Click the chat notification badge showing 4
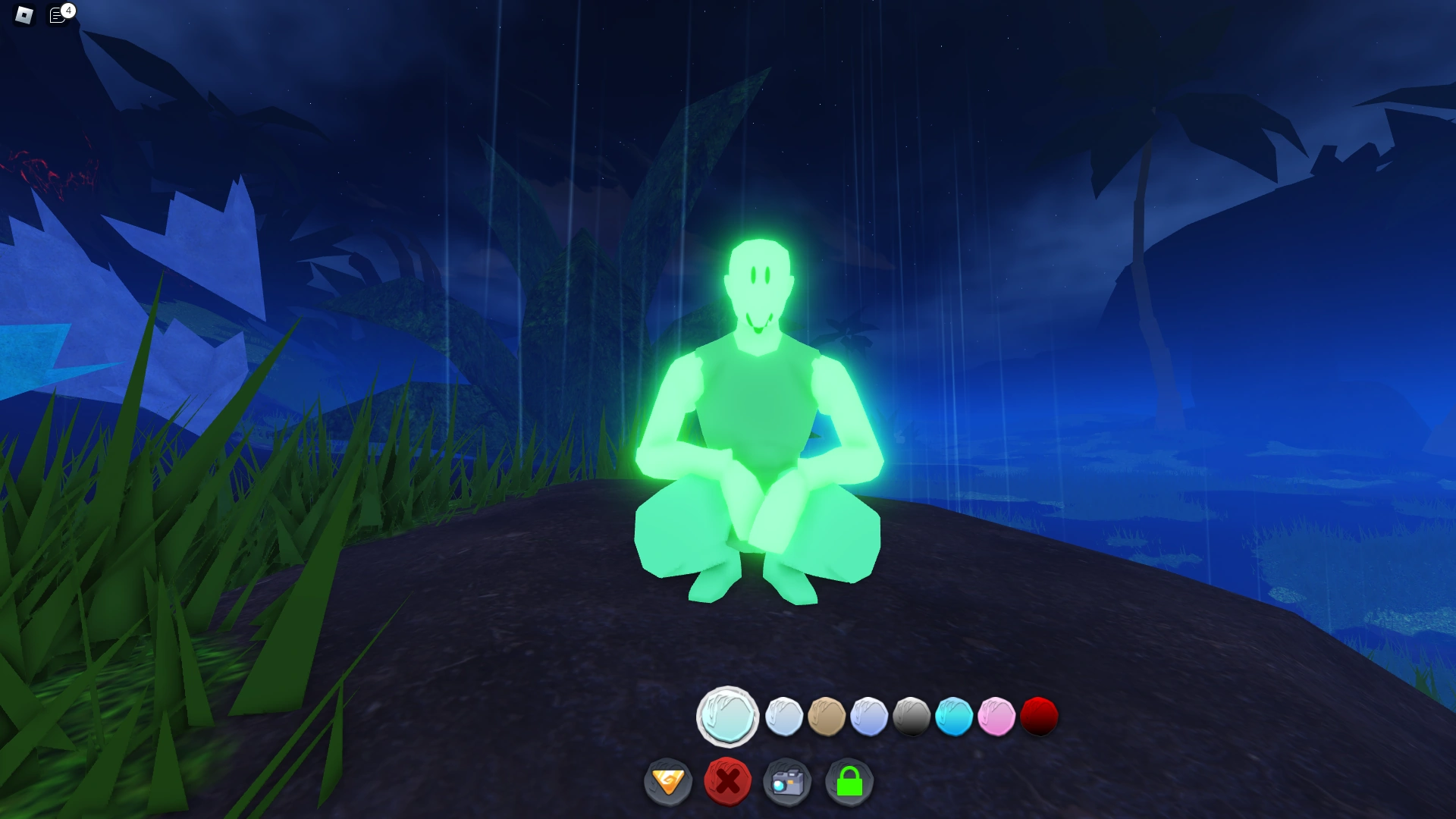1456x819 pixels. click(69, 10)
